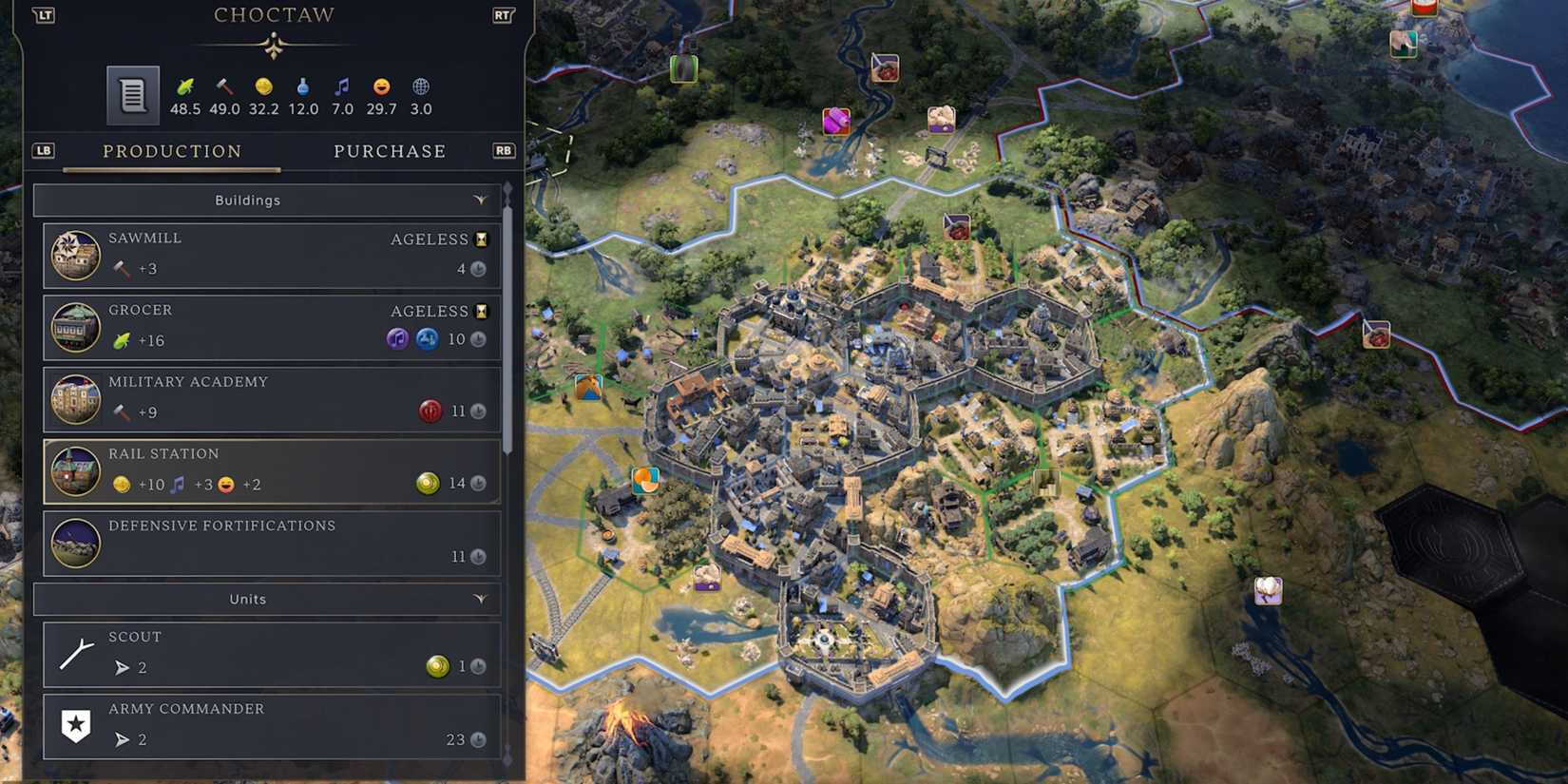1568x784 pixels.
Task: Collapse the Units section
Action: (481, 599)
